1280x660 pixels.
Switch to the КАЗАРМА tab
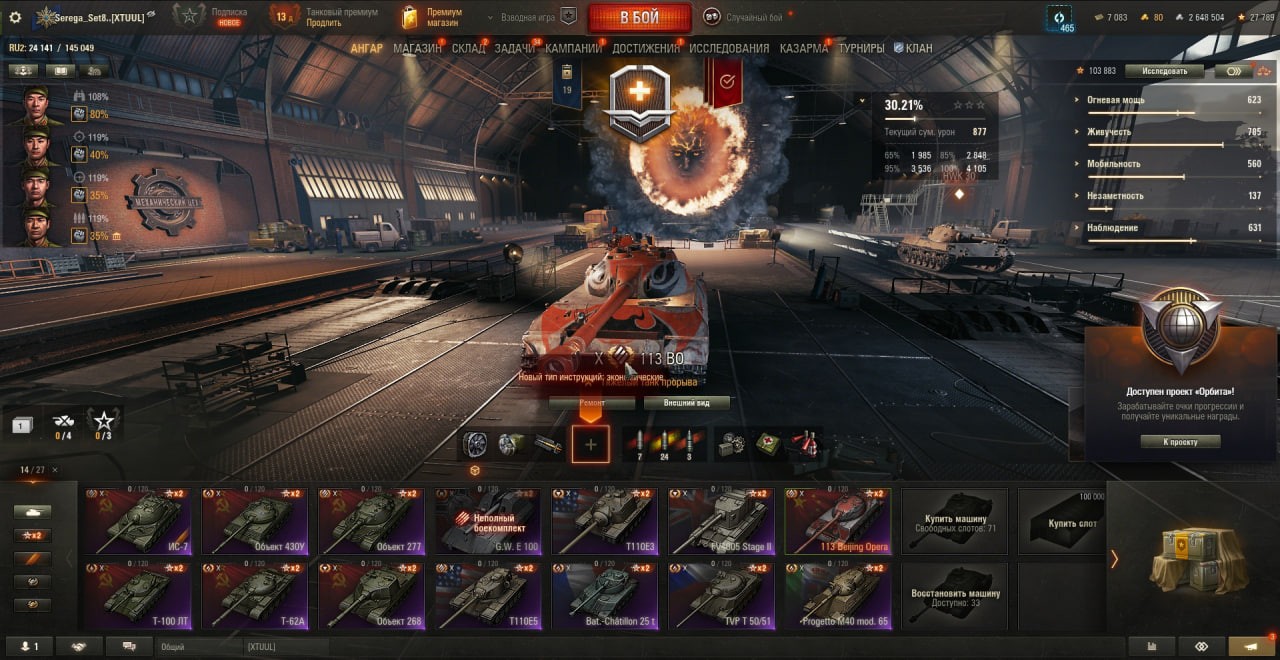pyautogui.click(x=804, y=48)
